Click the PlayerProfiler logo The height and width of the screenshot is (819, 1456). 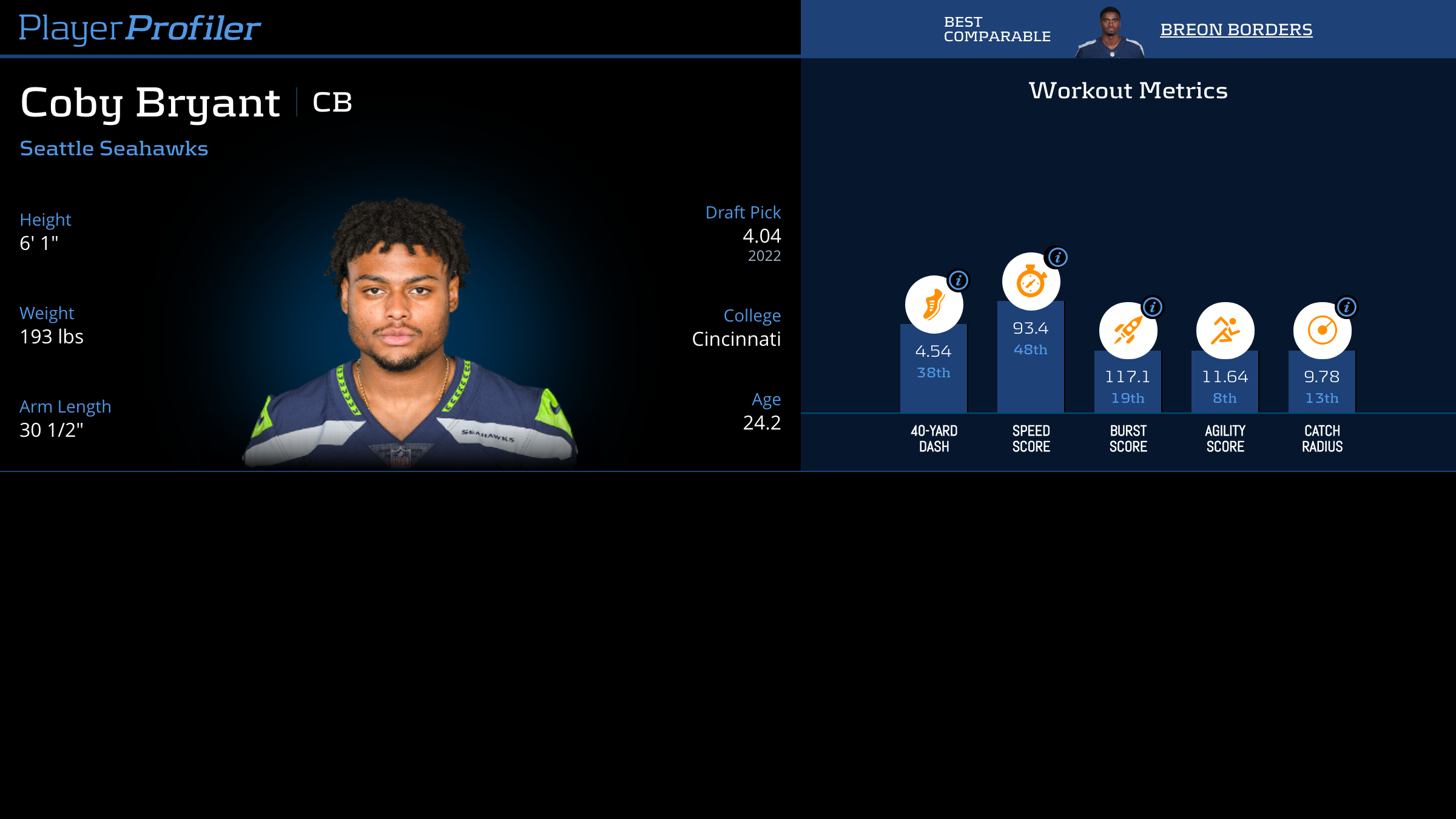pyautogui.click(x=140, y=27)
